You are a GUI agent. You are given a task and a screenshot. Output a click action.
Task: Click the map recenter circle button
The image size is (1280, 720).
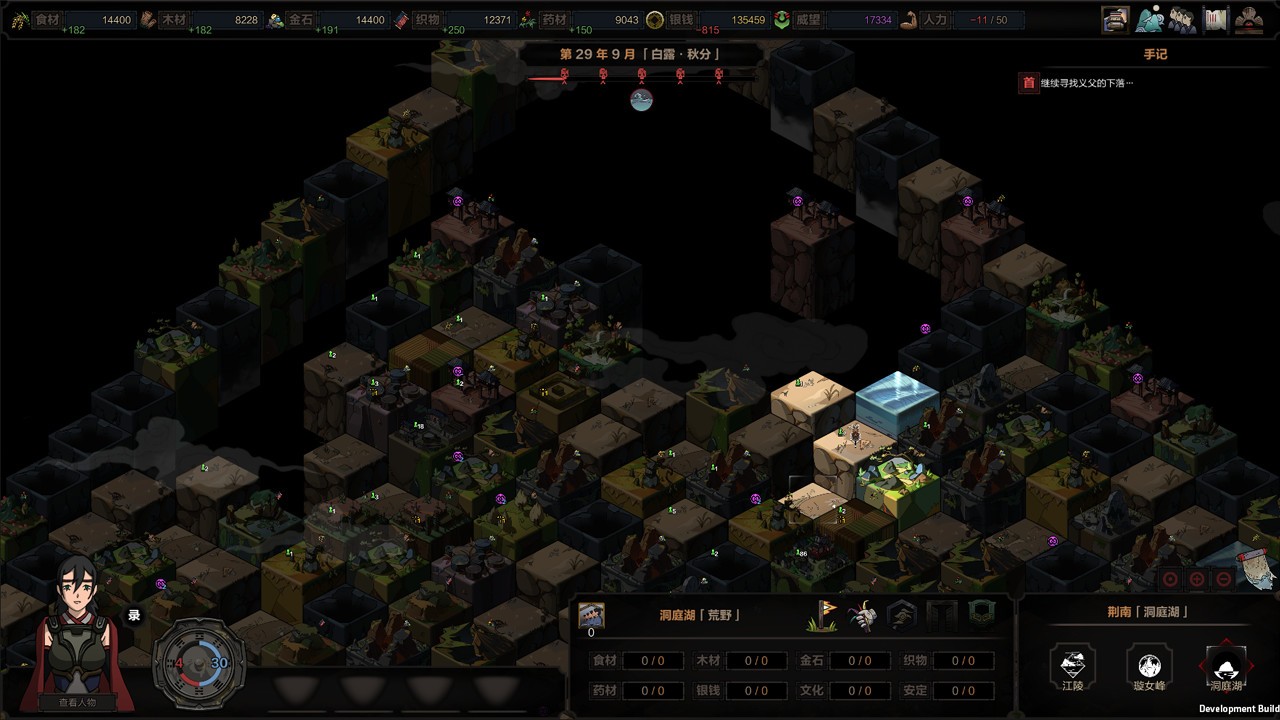1170,579
